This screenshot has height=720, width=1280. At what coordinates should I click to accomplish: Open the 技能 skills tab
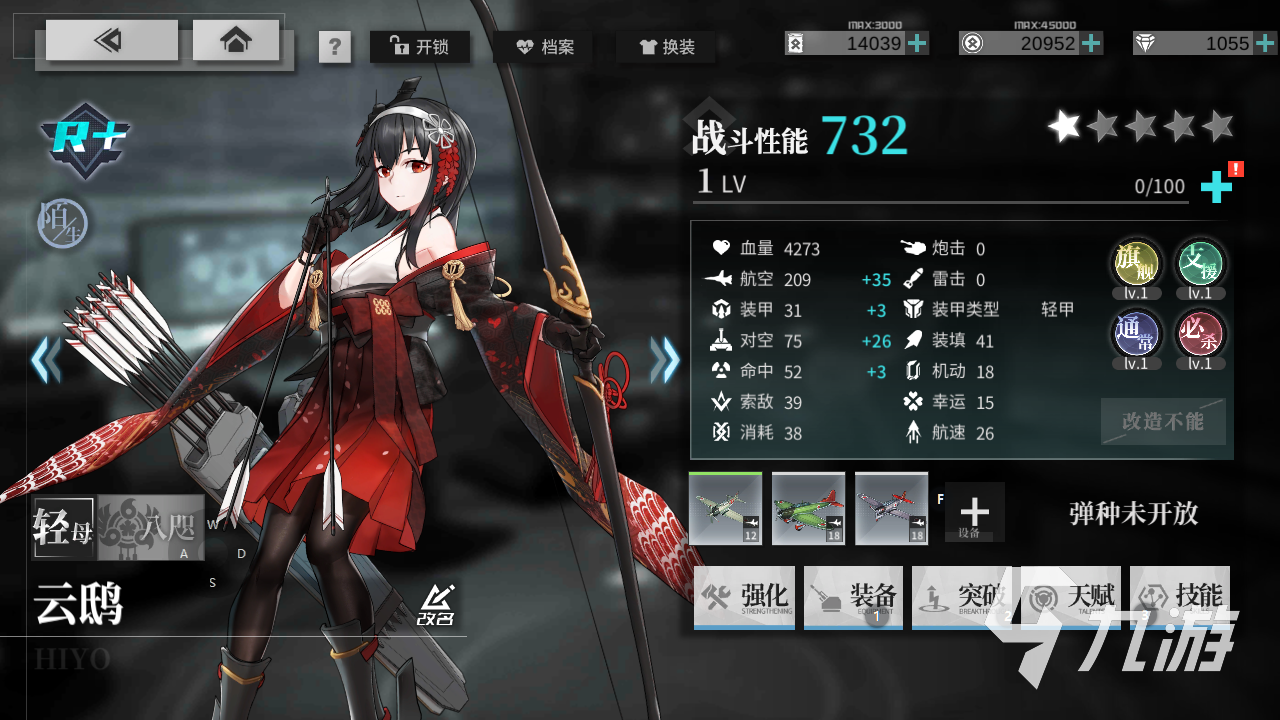point(1180,598)
